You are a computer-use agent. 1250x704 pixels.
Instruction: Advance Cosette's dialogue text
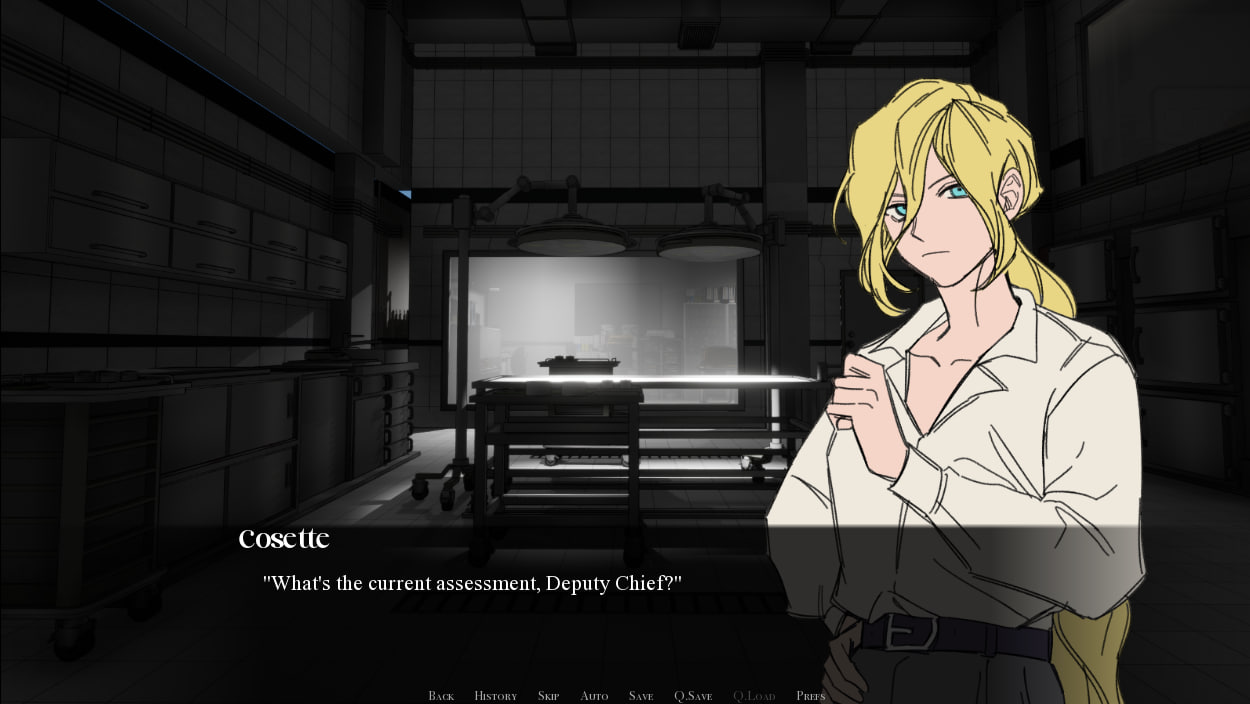[x=472, y=583]
